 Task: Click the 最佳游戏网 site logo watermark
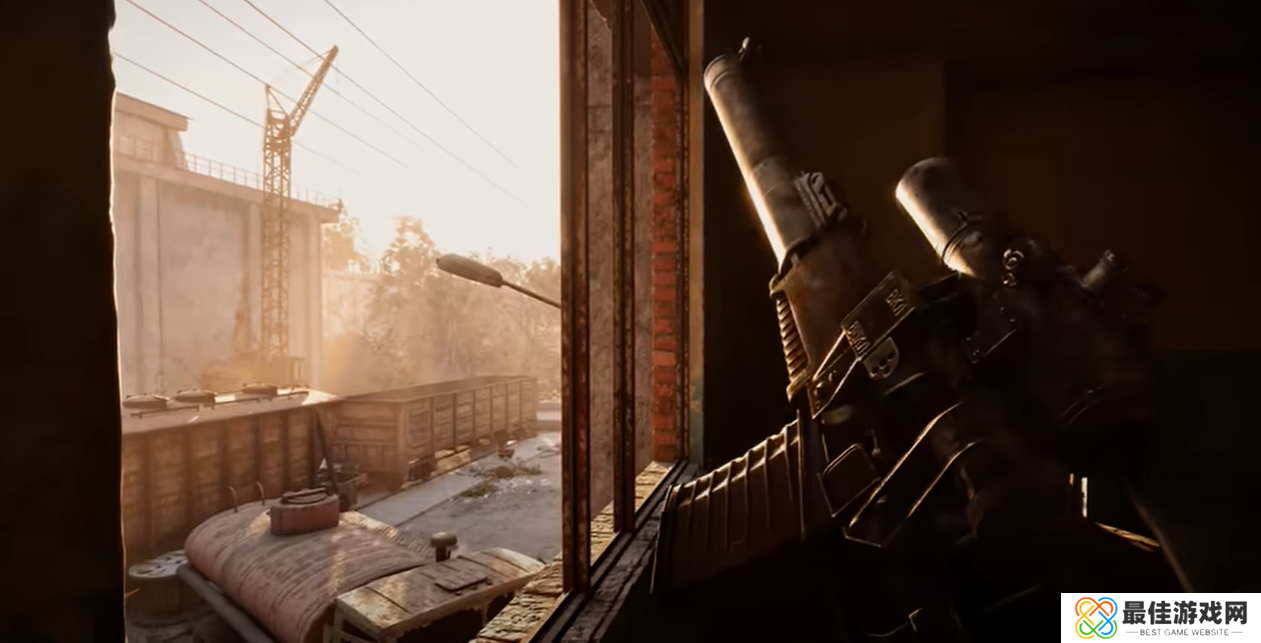[x=1160, y=617]
